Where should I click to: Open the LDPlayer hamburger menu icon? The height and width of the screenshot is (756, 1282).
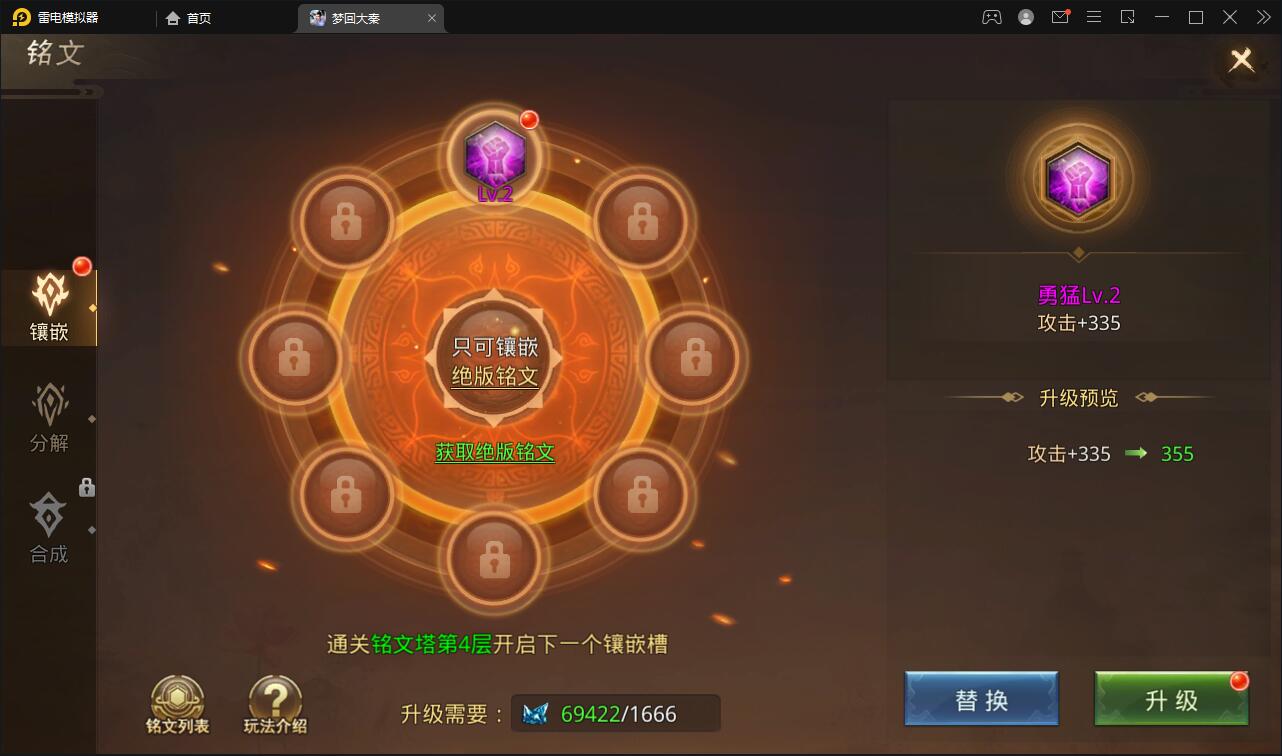(1094, 17)
